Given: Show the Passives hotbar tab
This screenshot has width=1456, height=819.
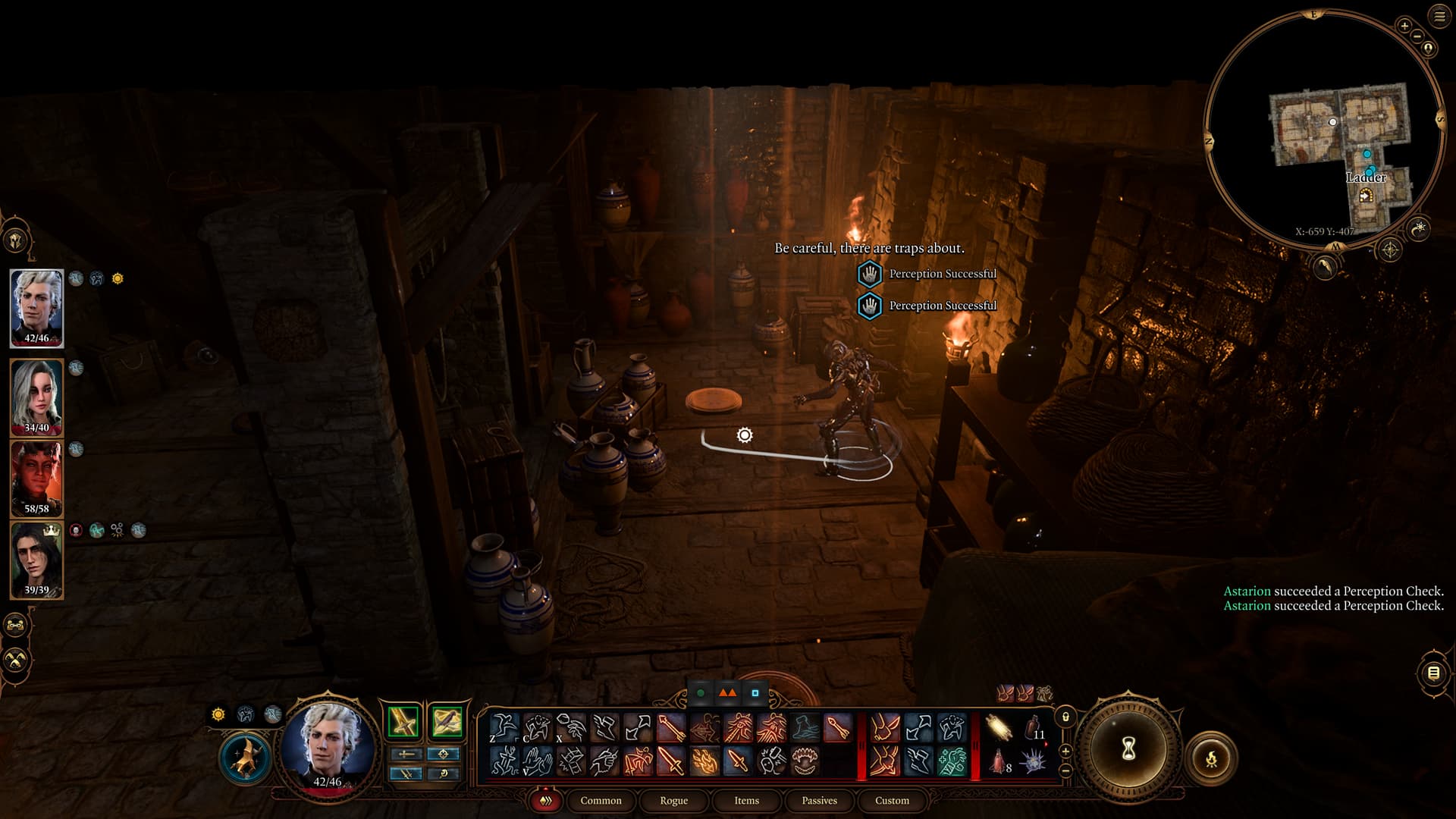Looking at the screenshot, I should [x=819, y=801].
